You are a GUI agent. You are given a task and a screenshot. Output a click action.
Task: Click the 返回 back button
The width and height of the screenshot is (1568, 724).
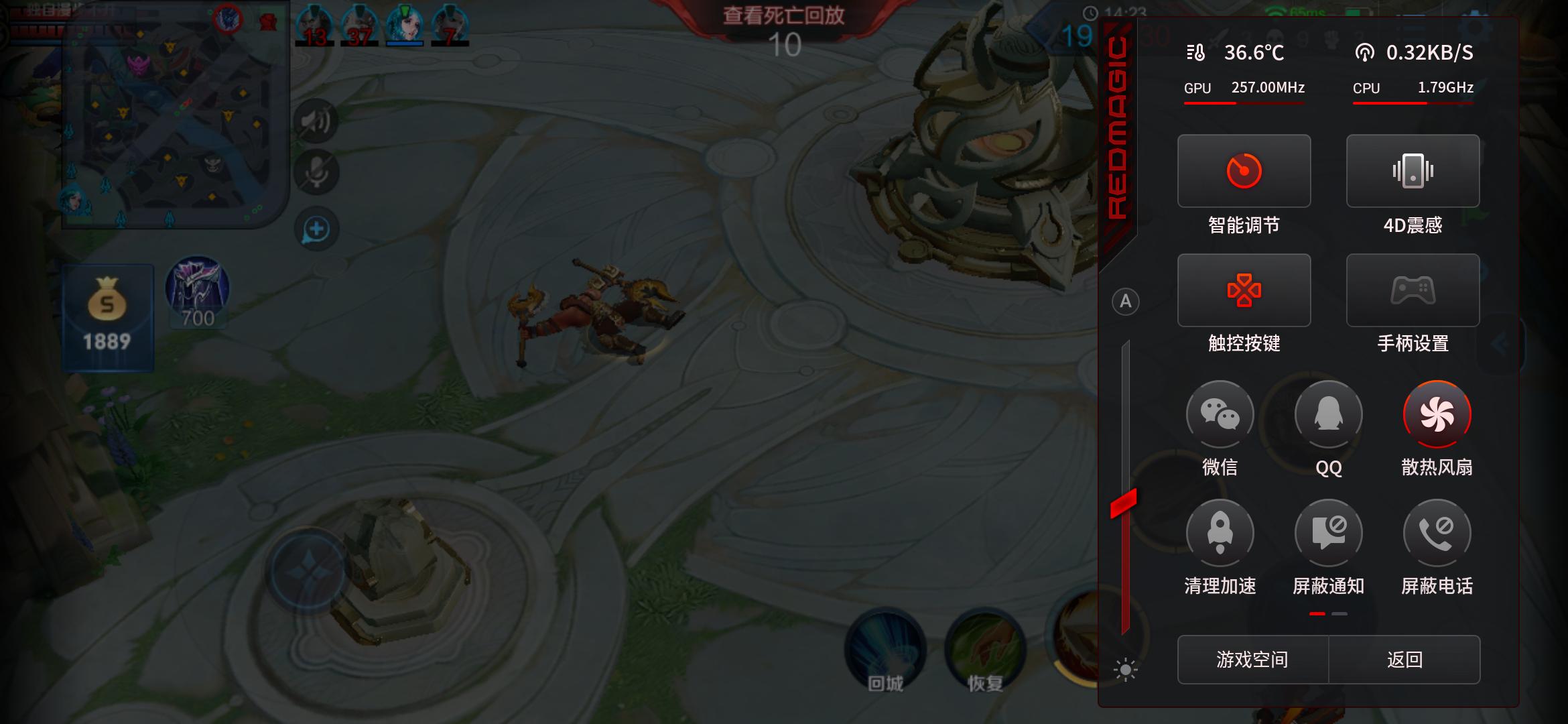tap(1404, 660)
